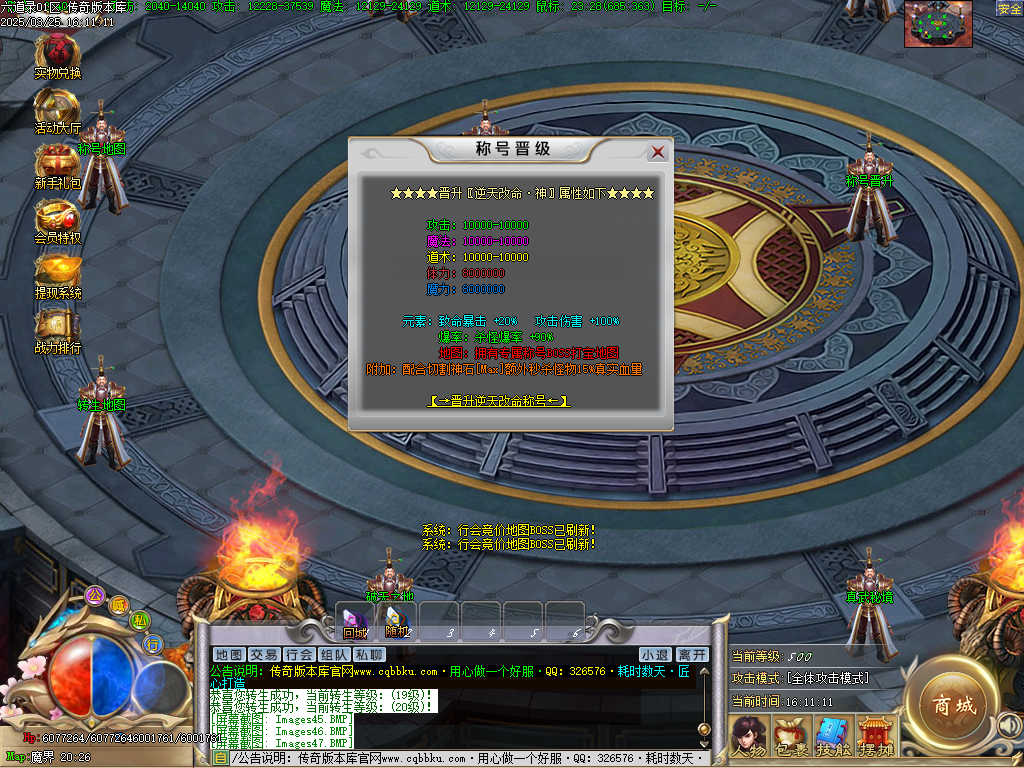
Task: Open the 行会 guild button
Action: [299, 654]
